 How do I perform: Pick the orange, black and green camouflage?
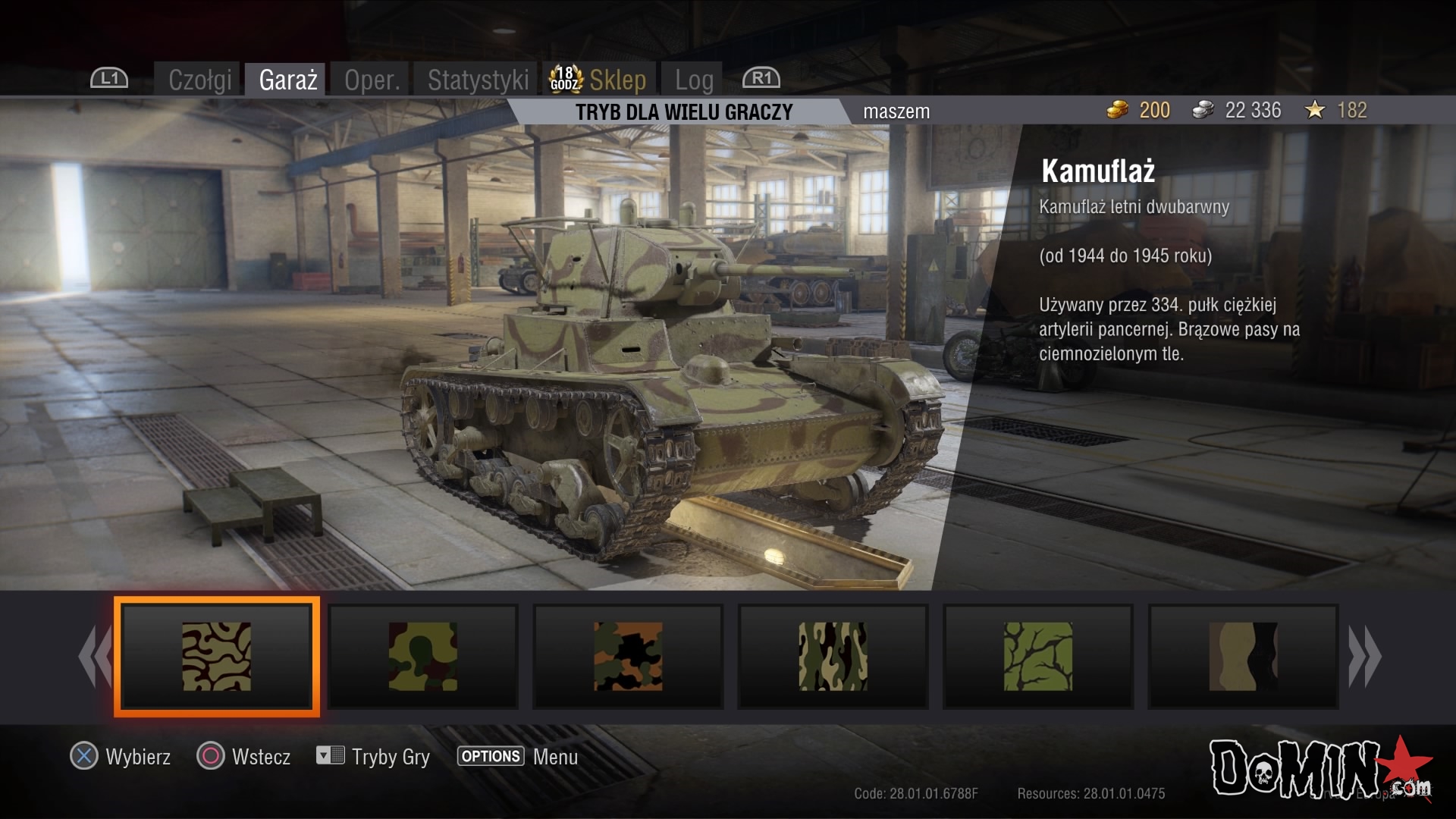point(628,657)
